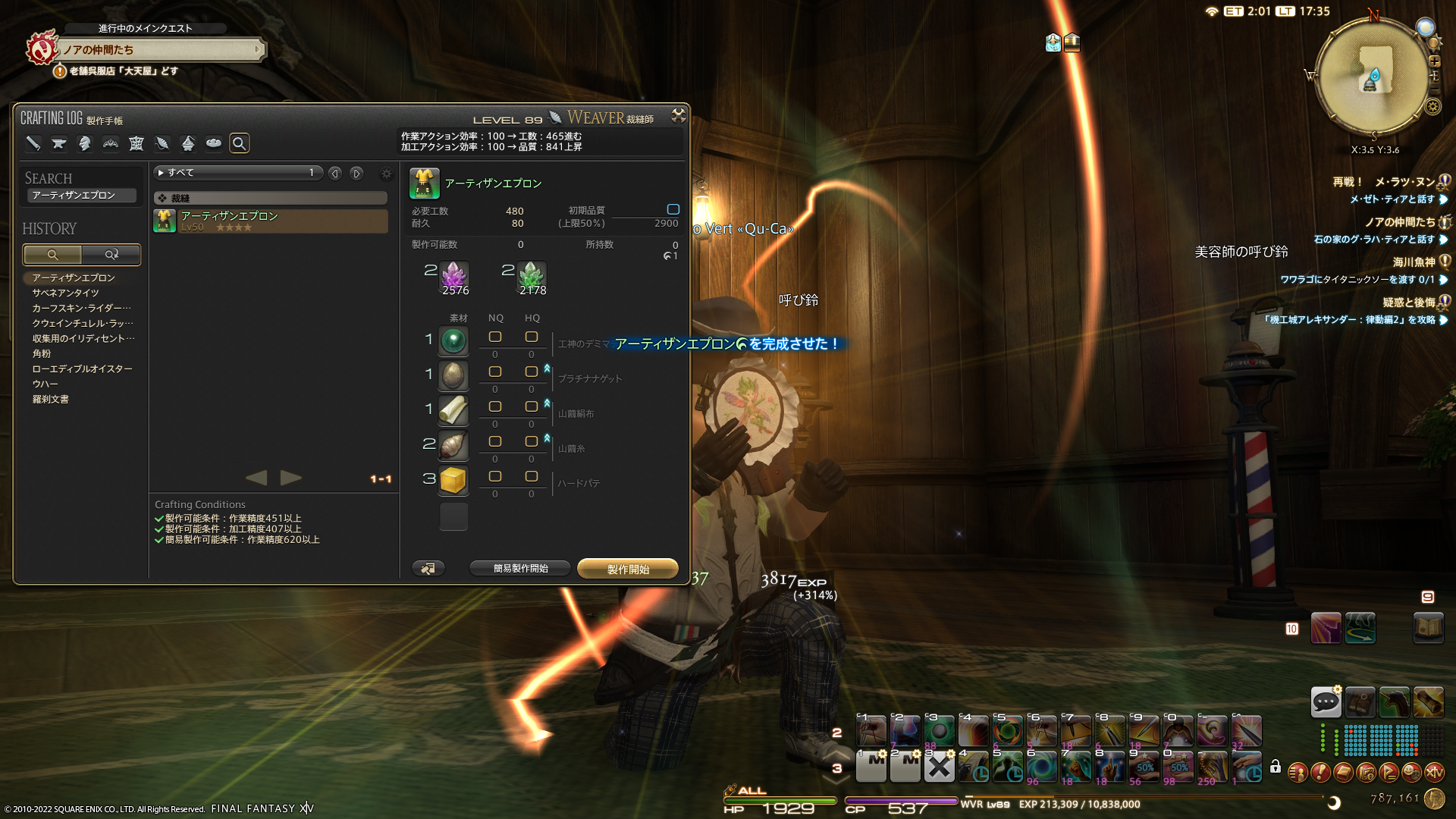Select 海川魚神 quest in the tracker

1414,262
